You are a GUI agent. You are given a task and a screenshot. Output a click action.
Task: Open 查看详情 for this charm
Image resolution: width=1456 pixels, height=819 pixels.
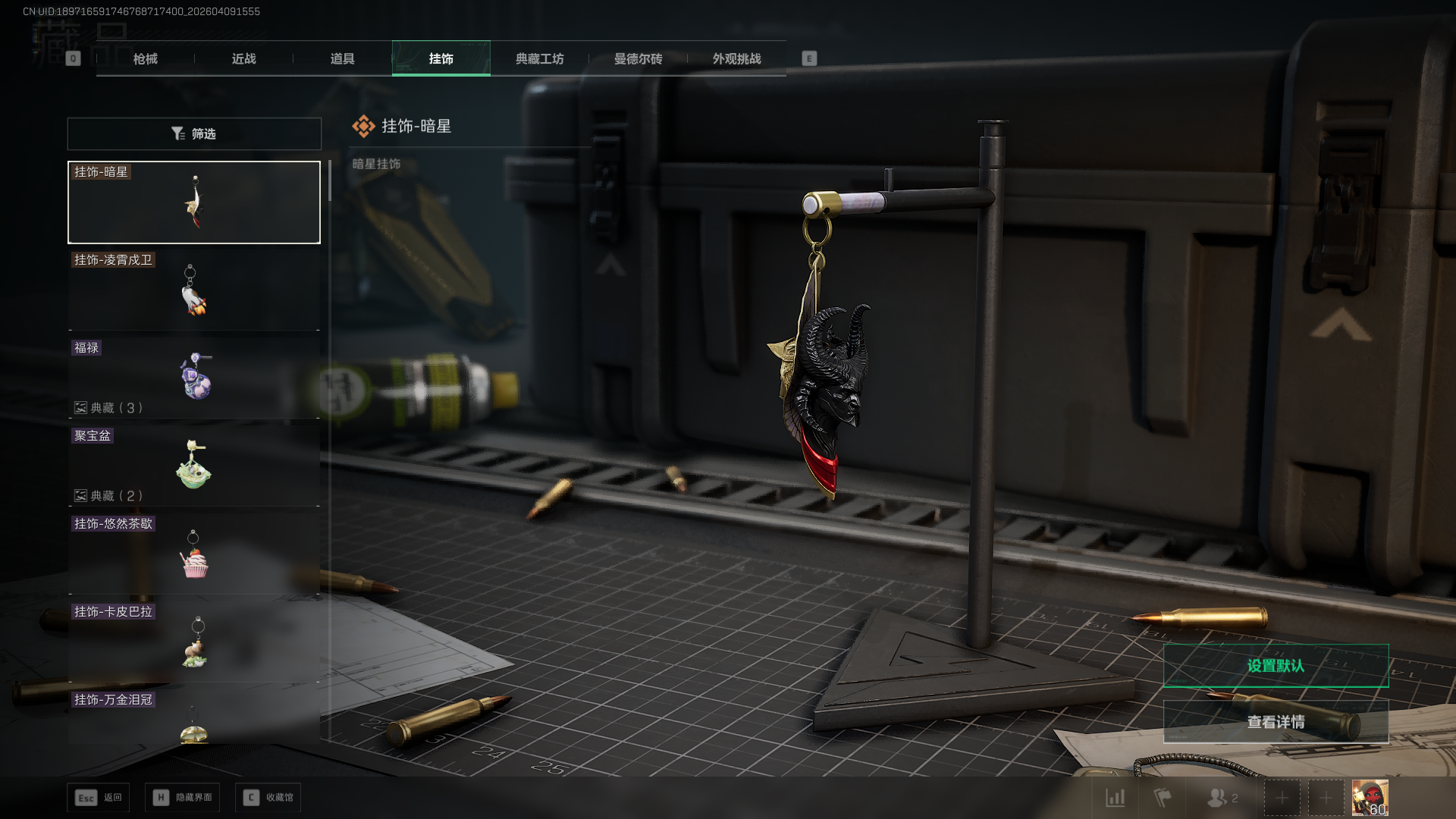[x=1276, y=722]
